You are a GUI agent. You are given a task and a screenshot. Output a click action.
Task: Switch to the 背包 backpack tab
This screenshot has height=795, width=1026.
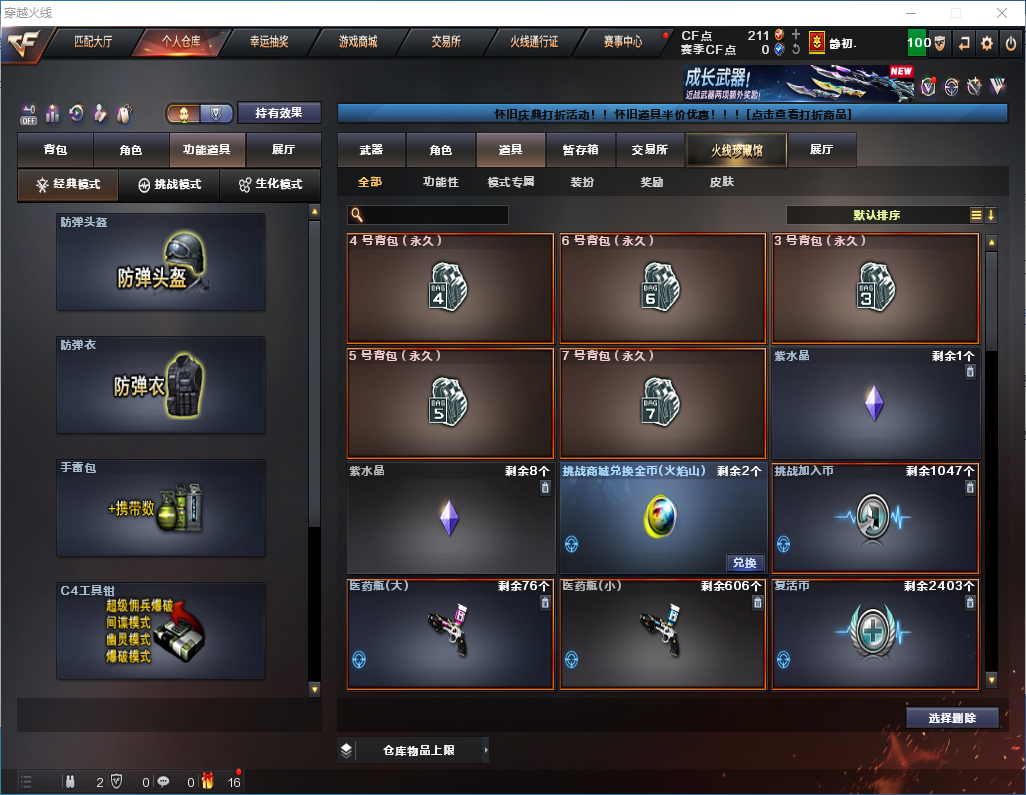55,150
